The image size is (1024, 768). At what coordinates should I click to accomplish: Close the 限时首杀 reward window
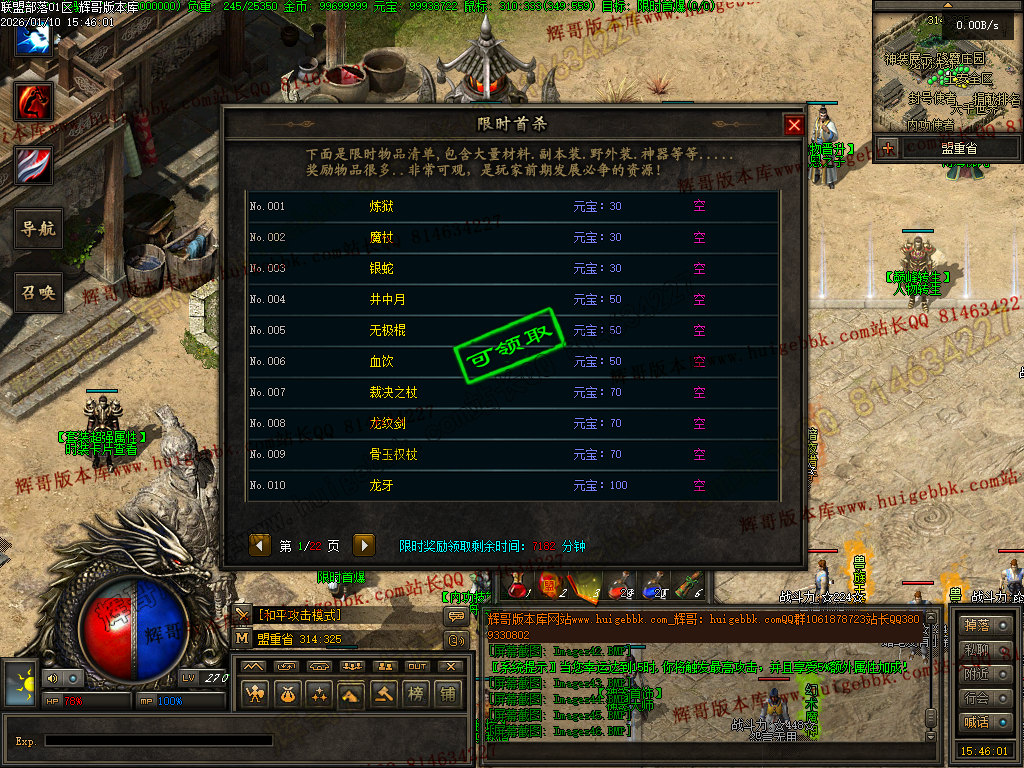coord(794,125)
